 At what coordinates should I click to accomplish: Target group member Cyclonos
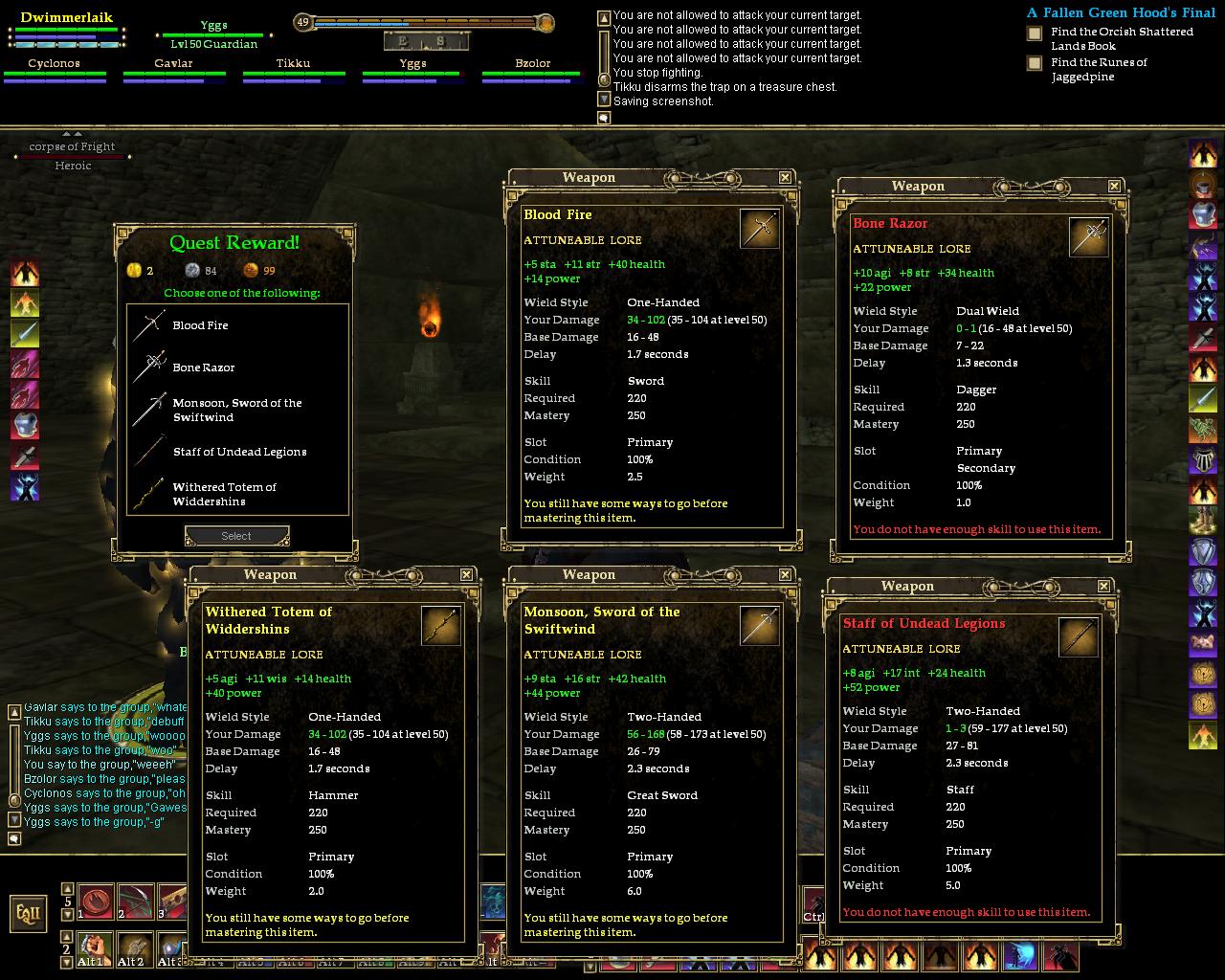pyautogui.click(x=54, y=64)
